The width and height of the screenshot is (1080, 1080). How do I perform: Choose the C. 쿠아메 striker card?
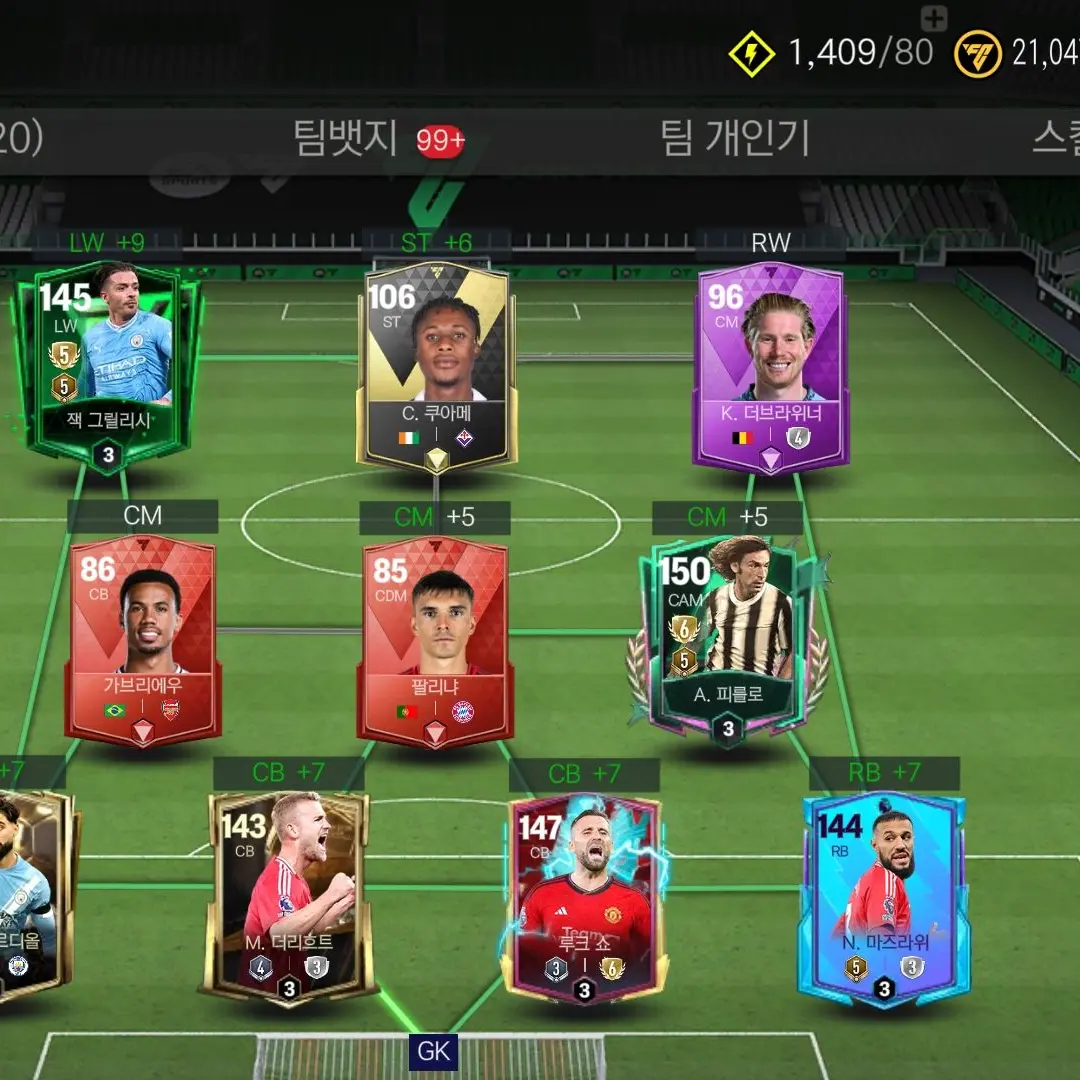pos(436,365)
